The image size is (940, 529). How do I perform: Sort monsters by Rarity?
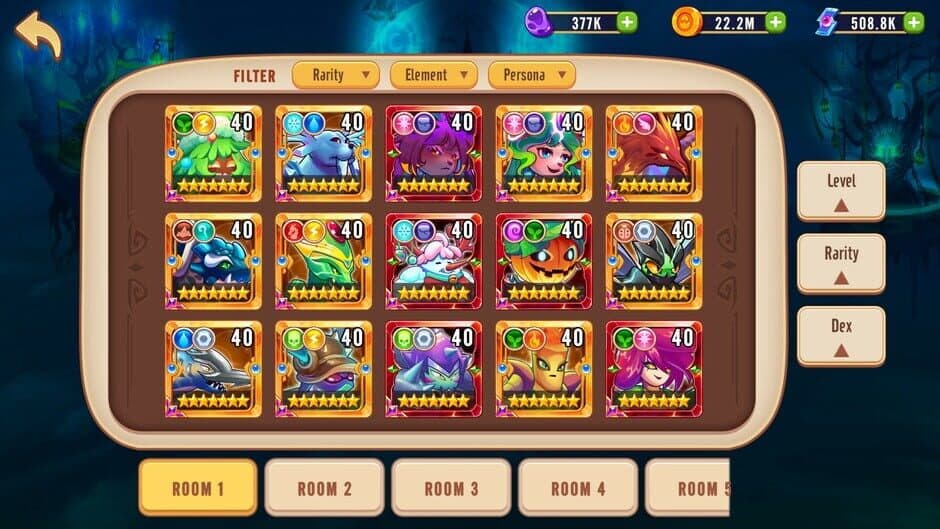click(841, 263)
